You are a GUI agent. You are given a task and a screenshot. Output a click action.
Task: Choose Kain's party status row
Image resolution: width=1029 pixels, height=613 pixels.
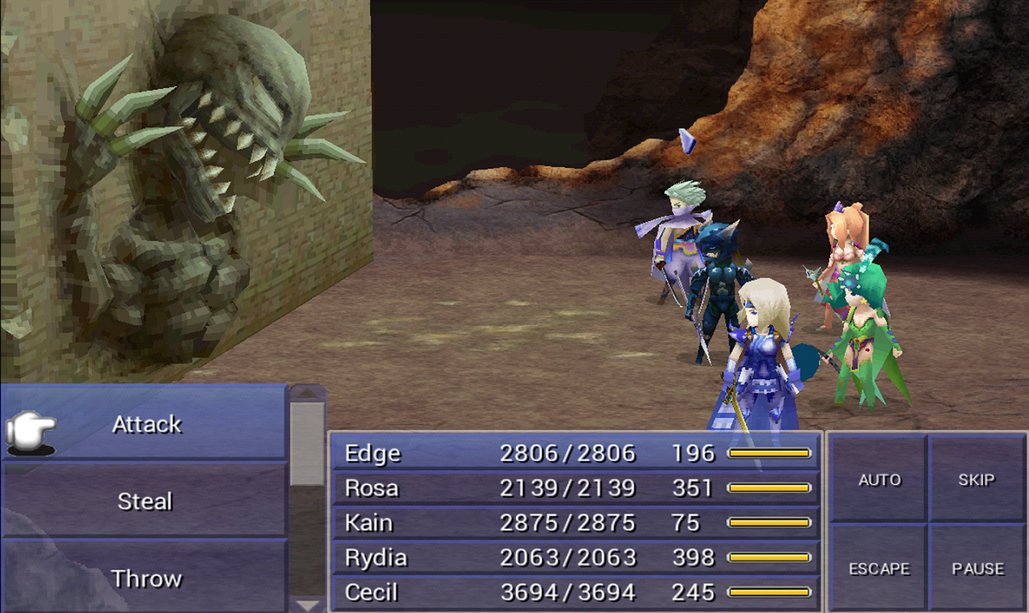pos(575,523)
